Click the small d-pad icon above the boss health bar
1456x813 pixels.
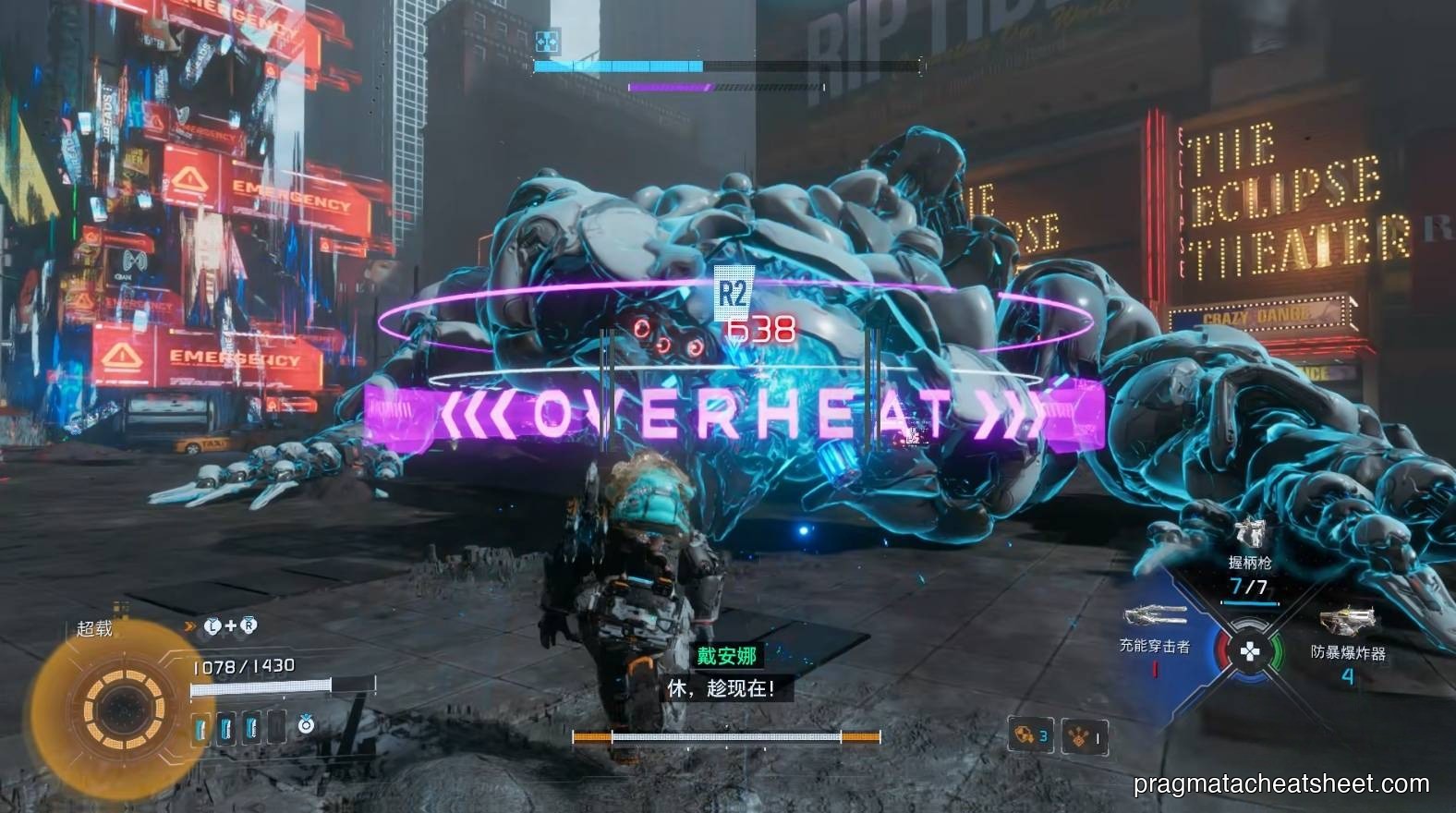[546, 39]
